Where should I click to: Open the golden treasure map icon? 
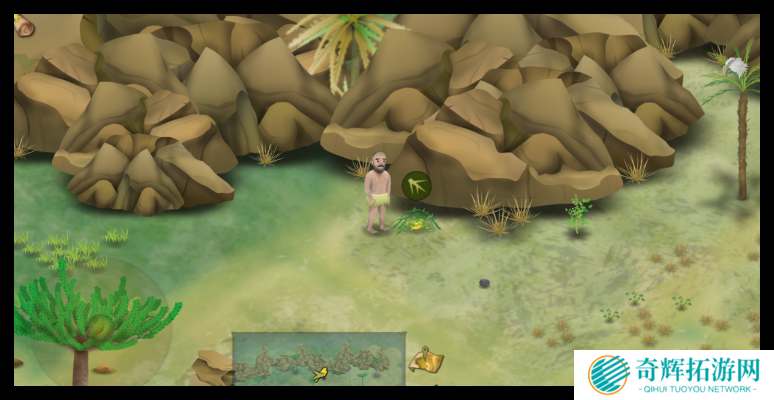428,360
